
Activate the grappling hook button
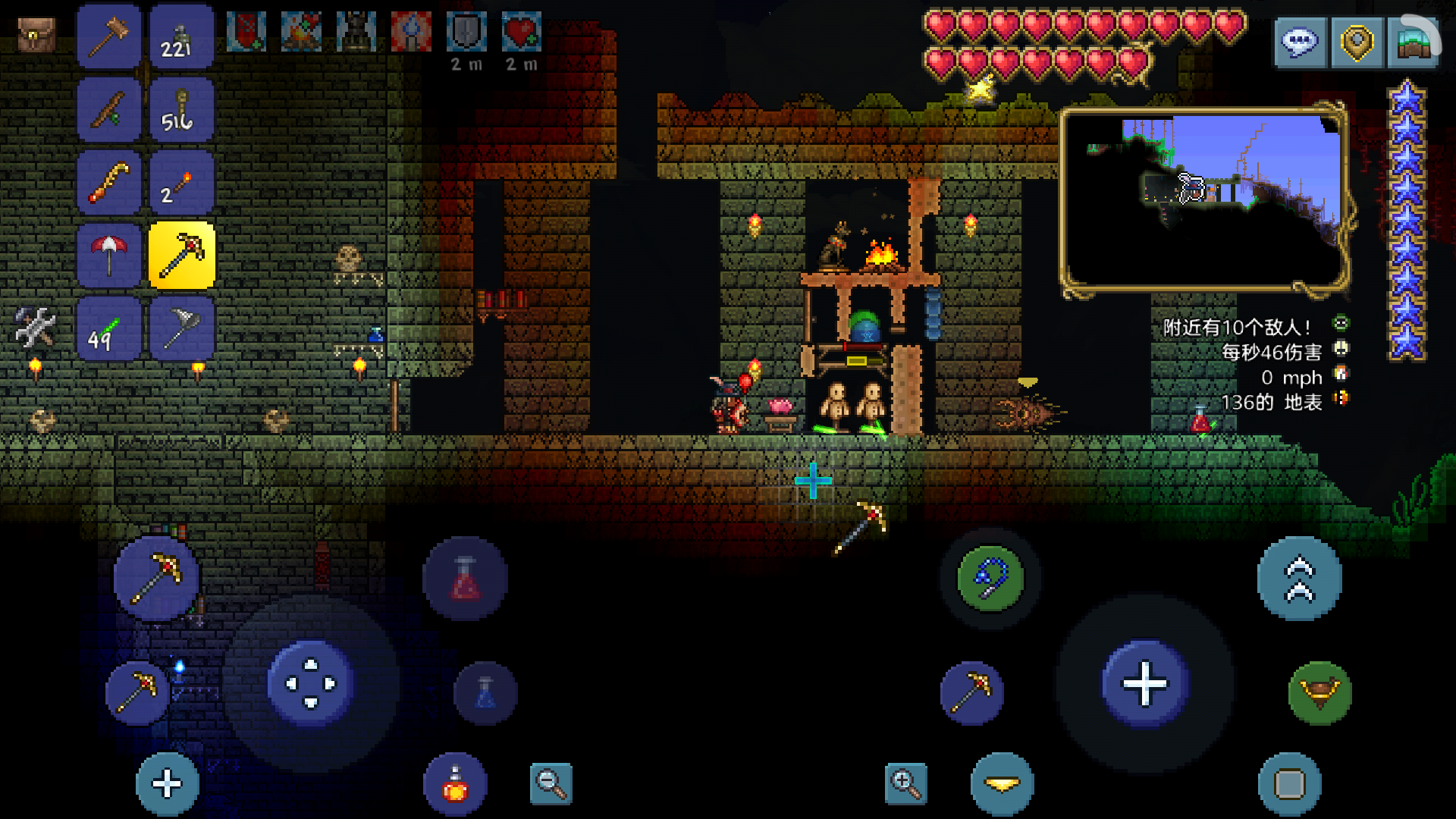990,579
